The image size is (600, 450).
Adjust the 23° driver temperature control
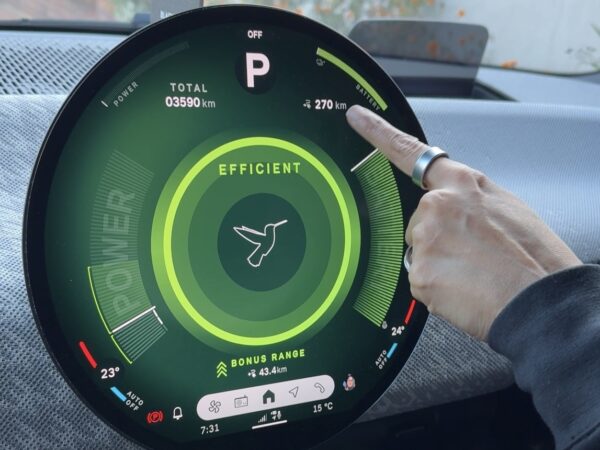click(x=109, y=372)
